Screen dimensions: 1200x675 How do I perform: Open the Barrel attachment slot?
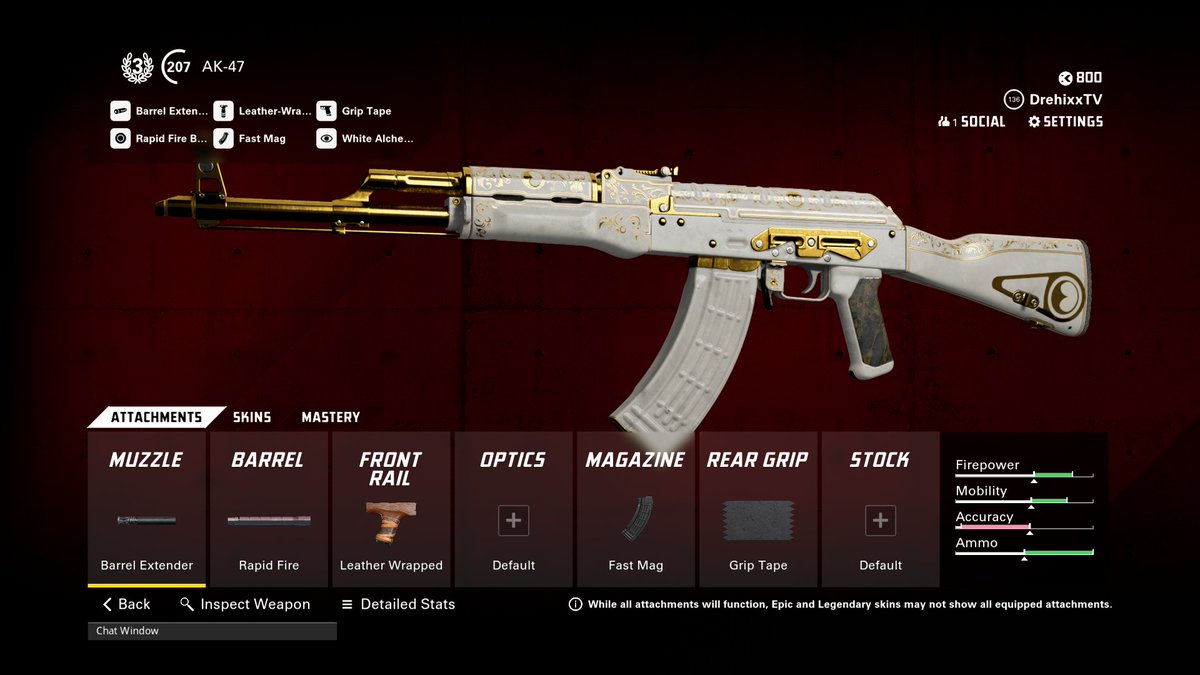coord(269,510)
